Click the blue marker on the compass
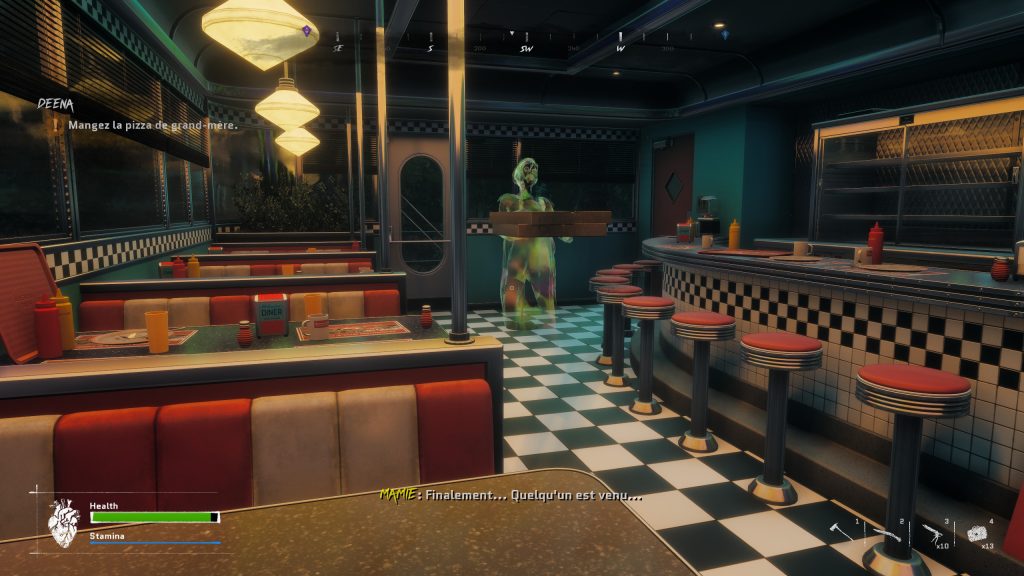The height and width of the screenshot is (576, 1024). click(x=725, y=34)
